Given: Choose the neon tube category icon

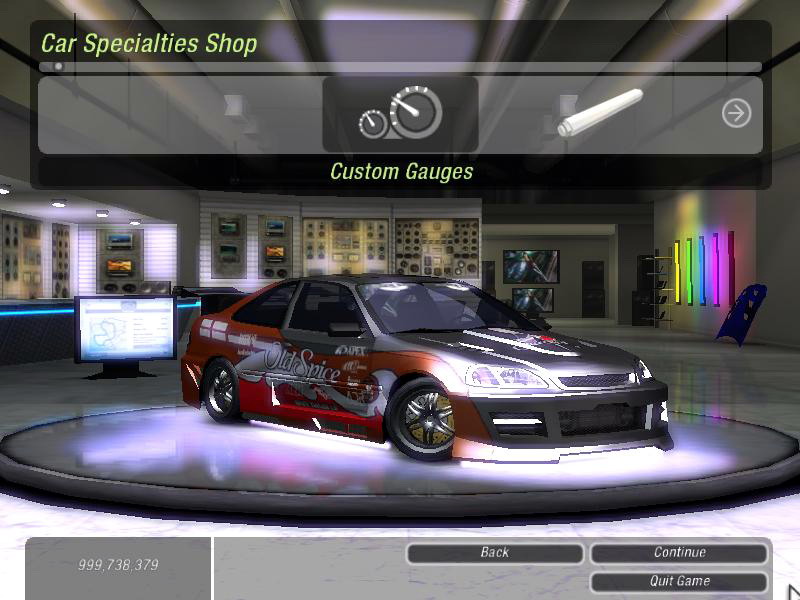Looking at the screenshot, I should 600,112.
